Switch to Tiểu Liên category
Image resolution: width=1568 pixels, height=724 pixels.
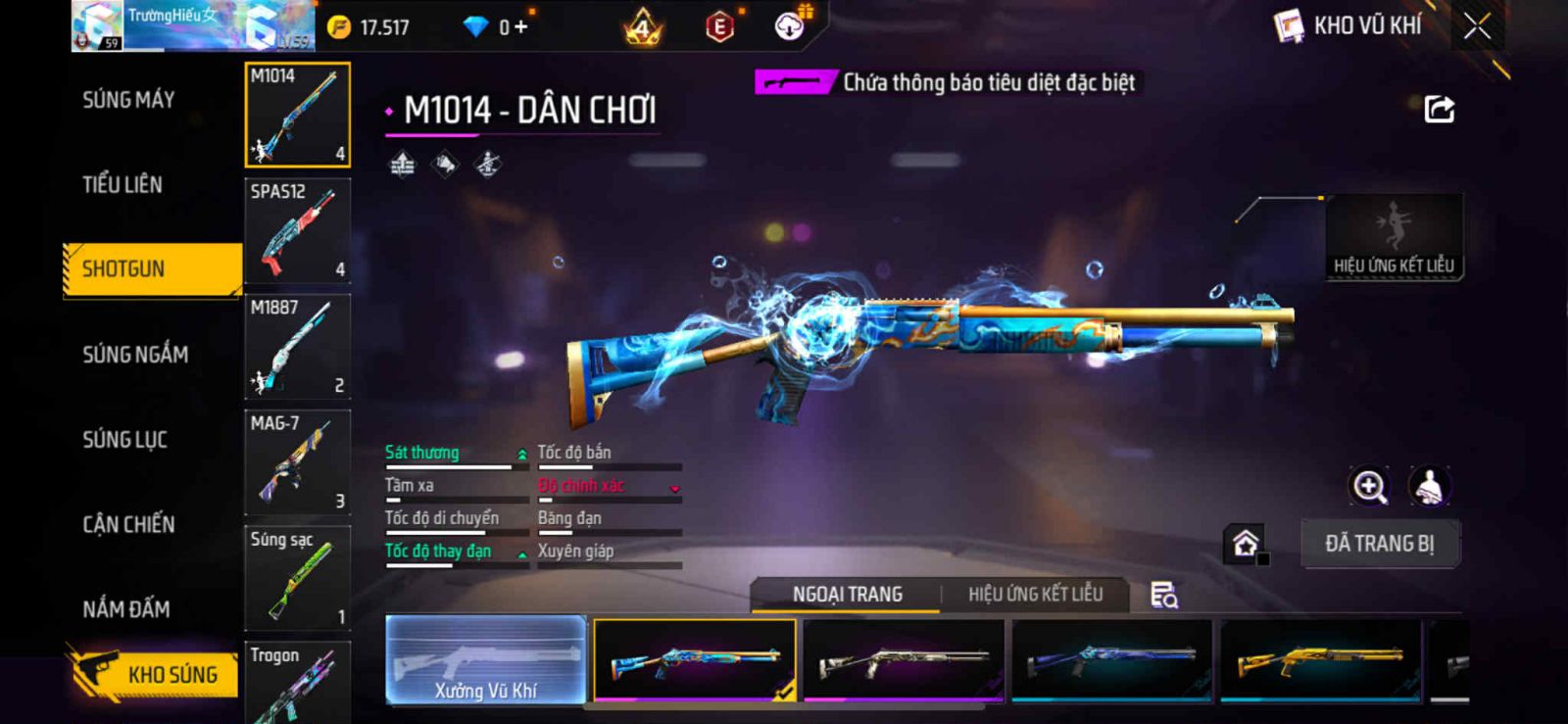coord(122,184)
